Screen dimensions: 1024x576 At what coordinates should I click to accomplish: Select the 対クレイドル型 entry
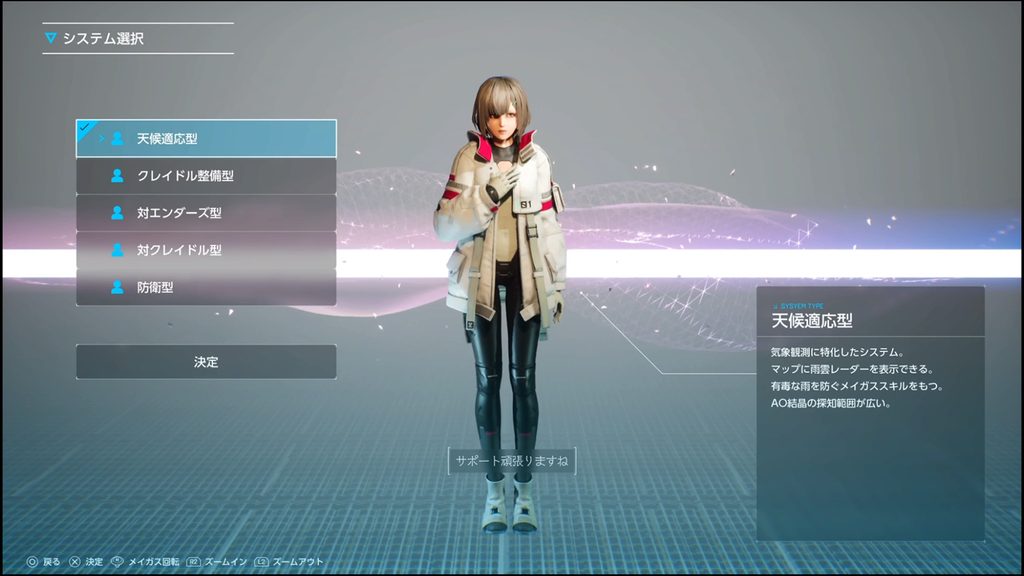(x=206, y=250)
